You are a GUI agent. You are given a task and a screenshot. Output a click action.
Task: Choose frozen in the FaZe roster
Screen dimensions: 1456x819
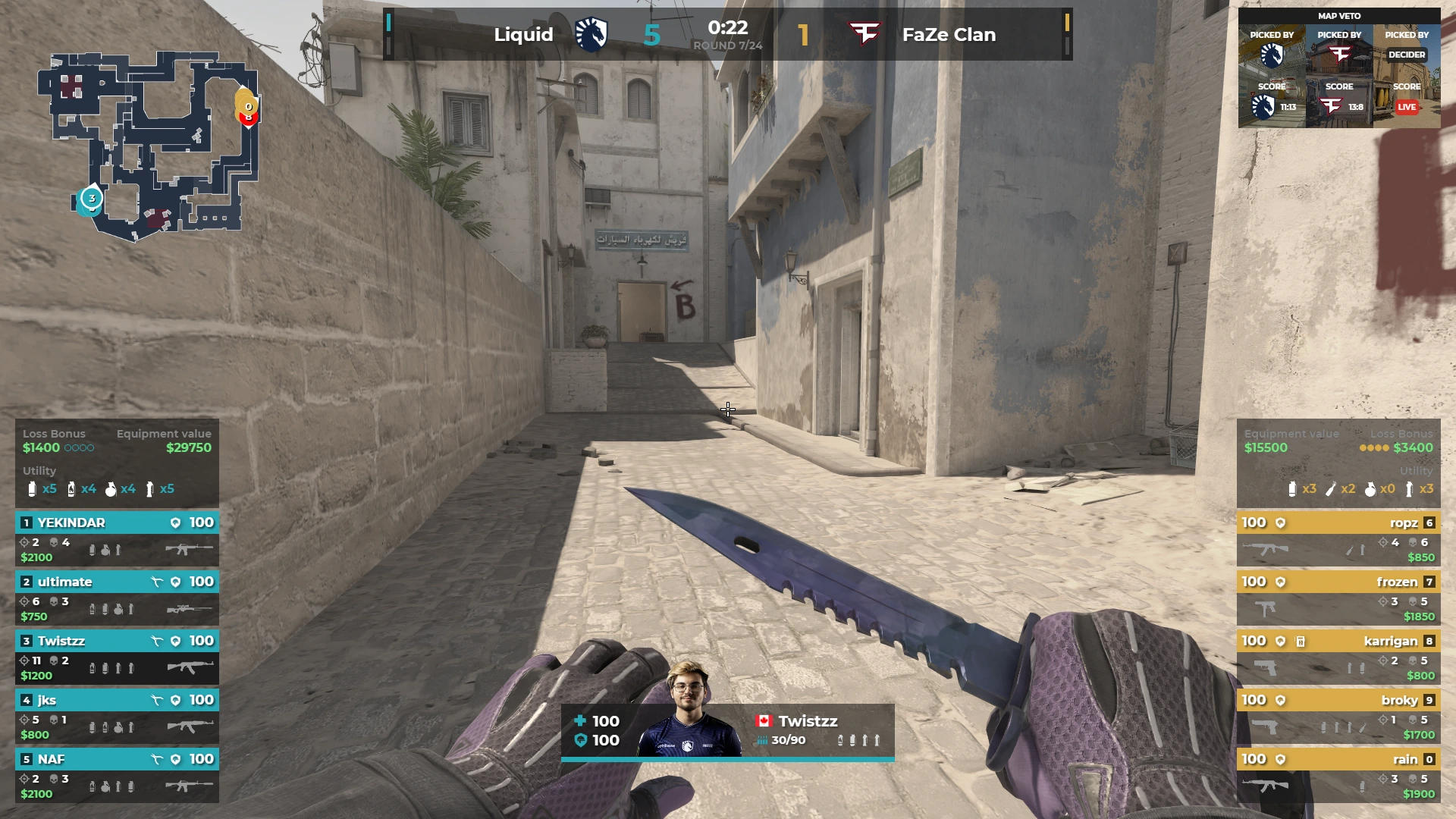pyautogui.click(x=1338, y=598)
